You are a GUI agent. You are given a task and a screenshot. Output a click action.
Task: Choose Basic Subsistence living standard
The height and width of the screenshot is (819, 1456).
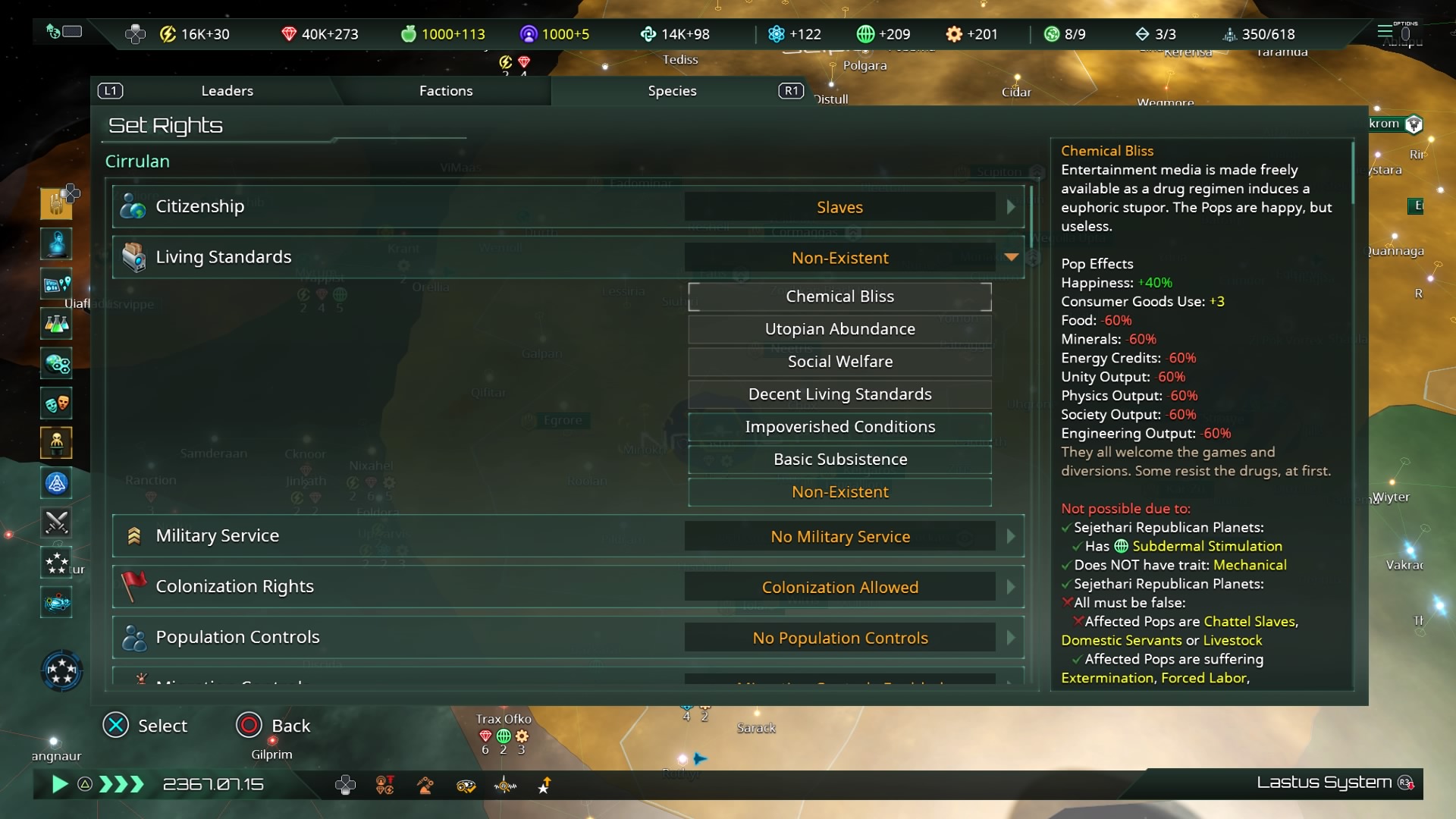point(839,460)
